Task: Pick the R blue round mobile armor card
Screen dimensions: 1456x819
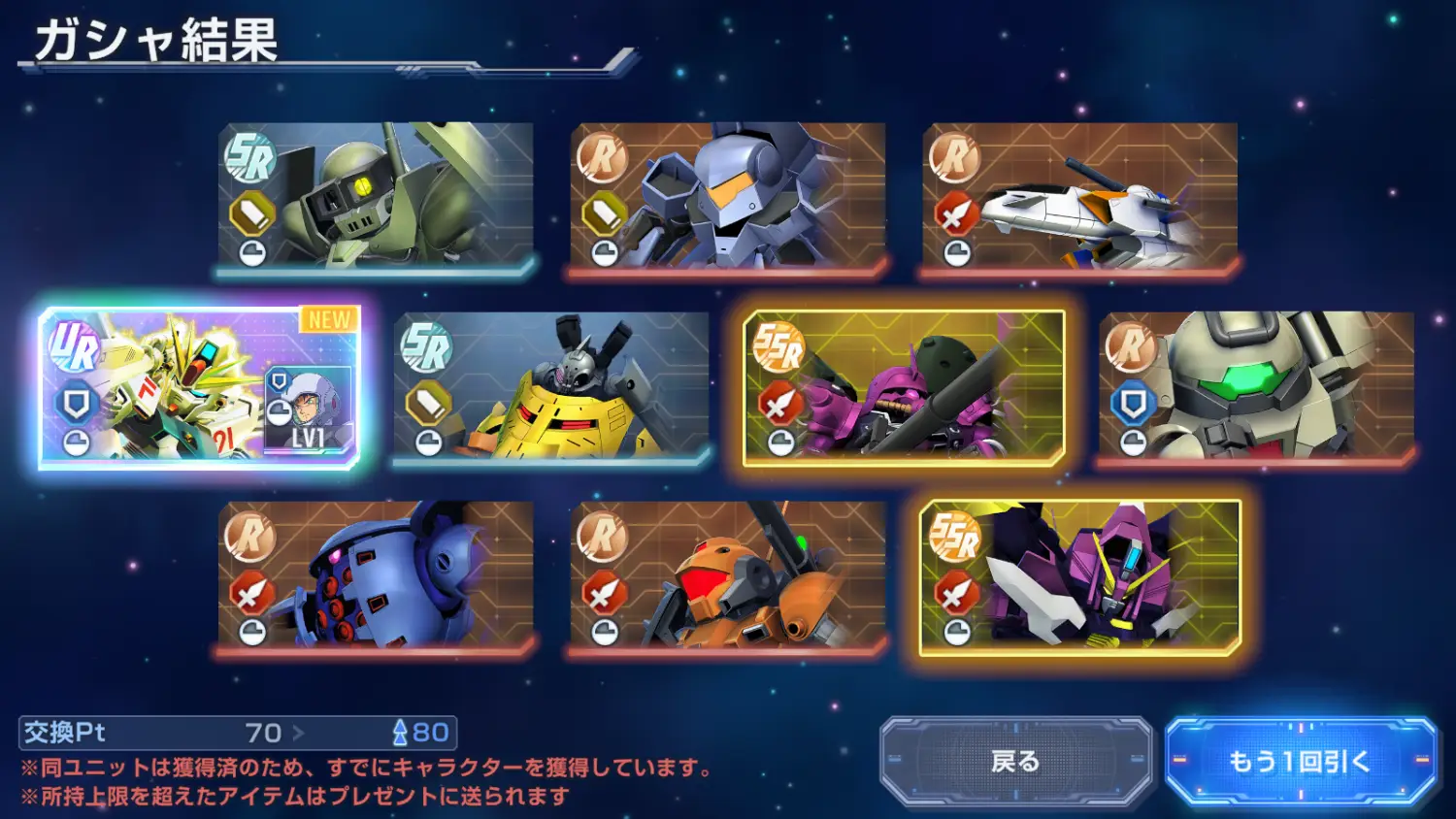Action: pyautogui.click(x=376, y=576)
